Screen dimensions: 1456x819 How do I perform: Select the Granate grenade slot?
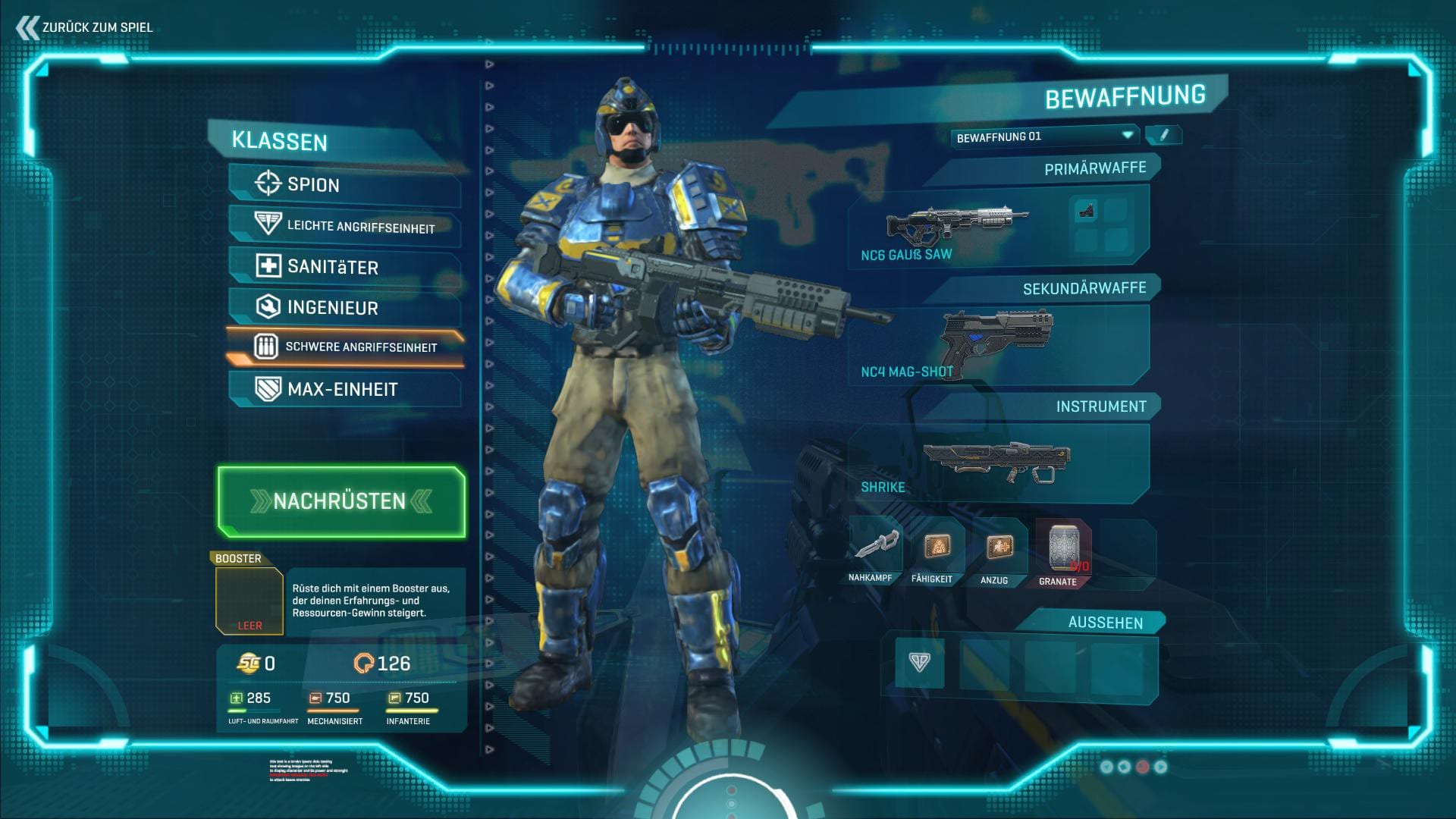point(1062,551)
